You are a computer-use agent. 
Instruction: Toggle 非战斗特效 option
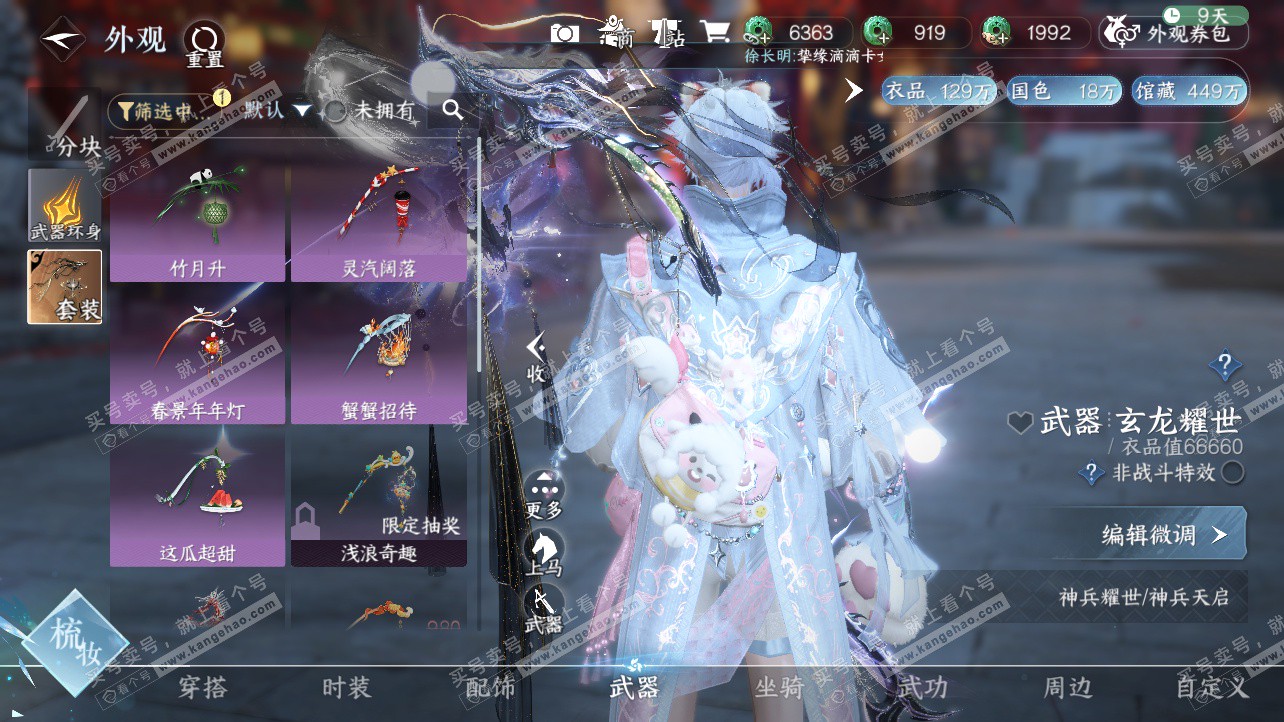point(1233,472)
